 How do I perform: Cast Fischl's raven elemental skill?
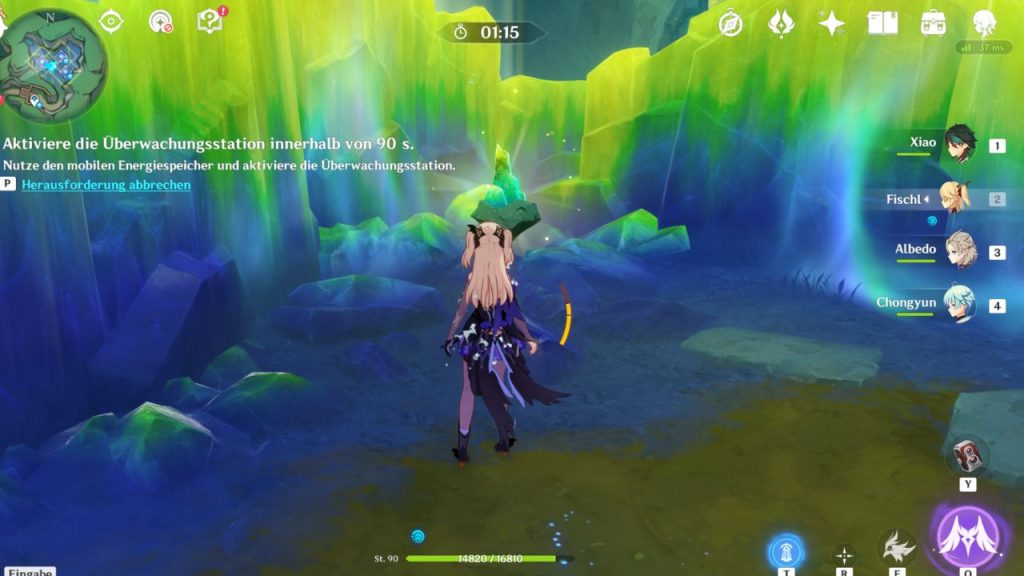click(x=897, y=549)
